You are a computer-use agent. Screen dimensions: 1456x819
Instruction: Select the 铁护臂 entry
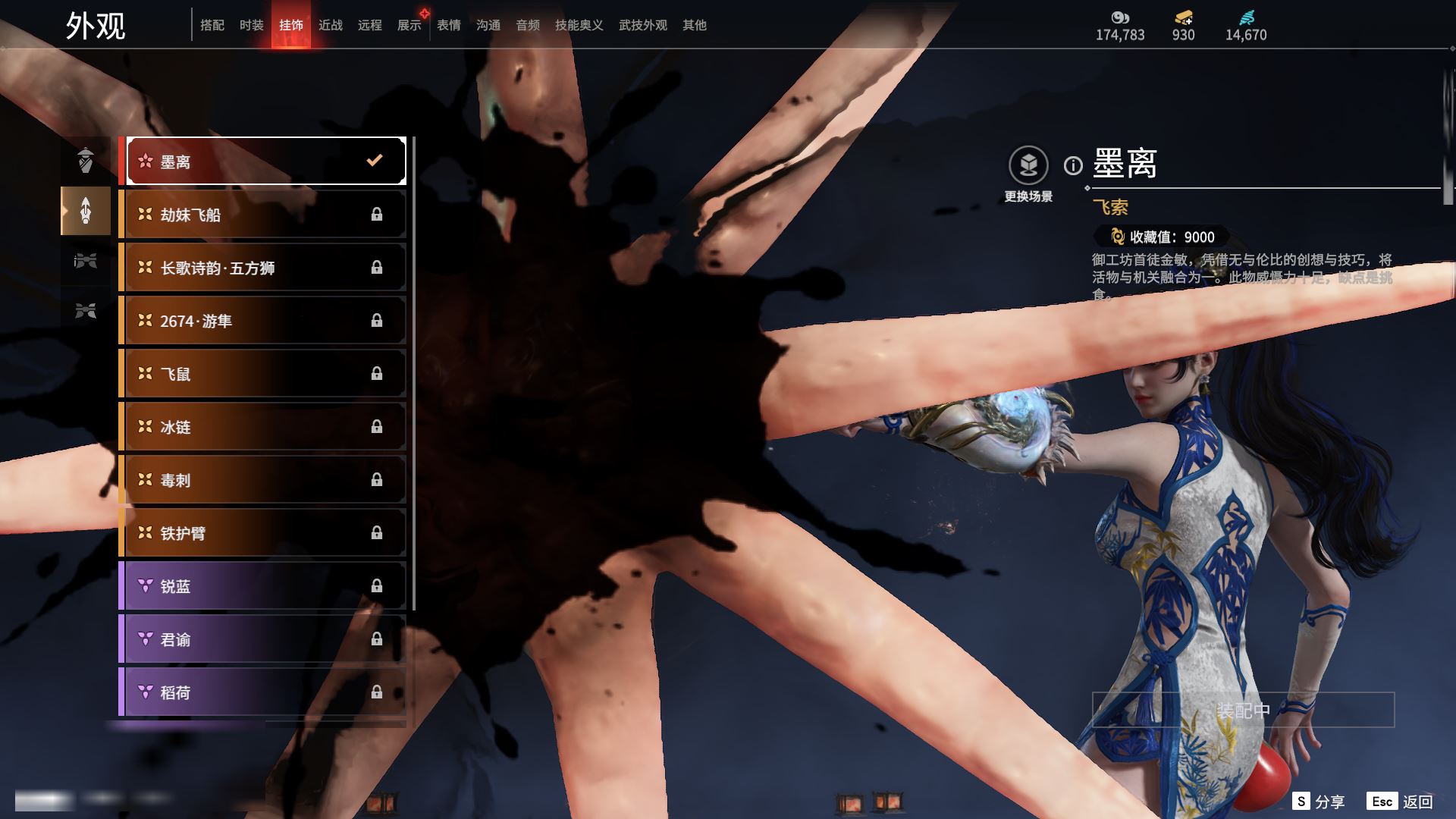(264, 533)
